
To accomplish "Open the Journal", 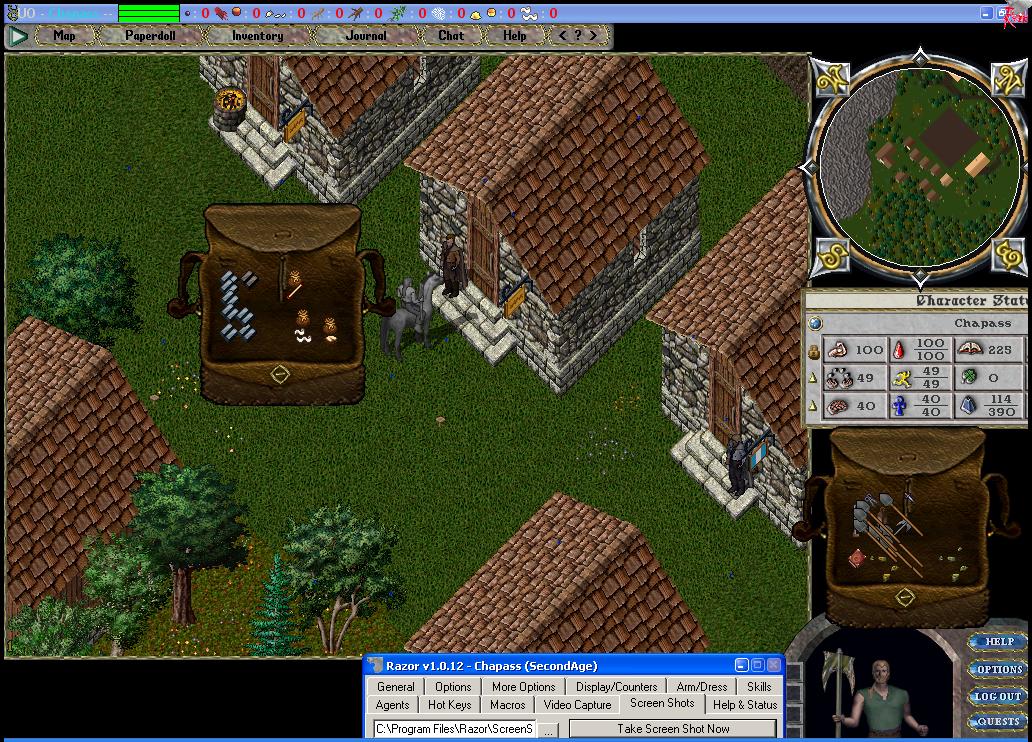I will tap(366, 35).
